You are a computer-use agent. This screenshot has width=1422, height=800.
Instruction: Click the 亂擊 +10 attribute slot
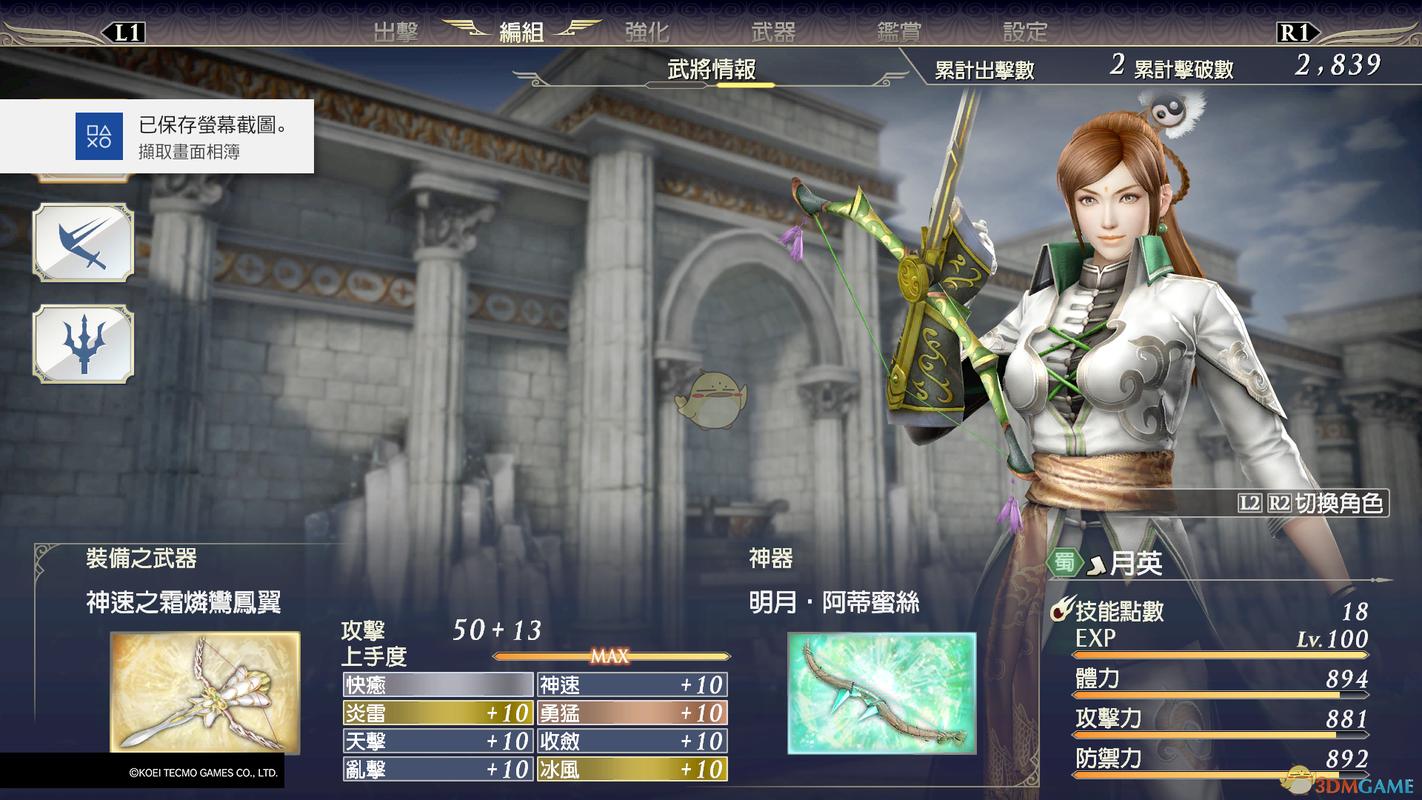437,769
